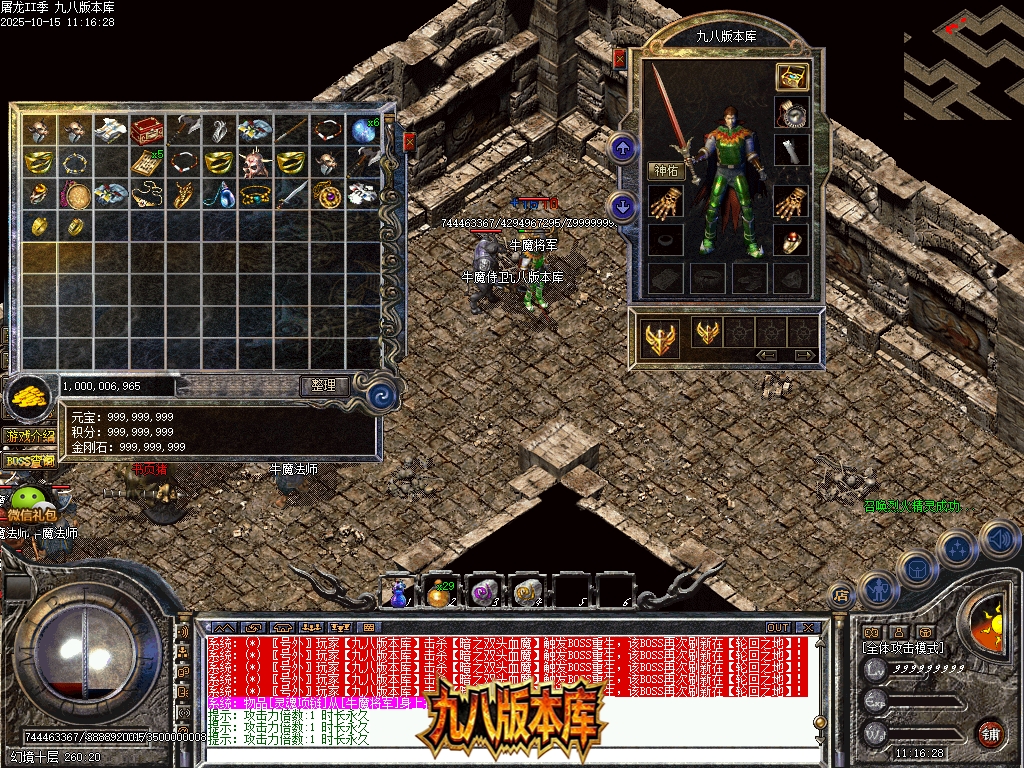Click the up arrow beside the character panel
This screenshot has height=768, width=1024.
(623, 150)
